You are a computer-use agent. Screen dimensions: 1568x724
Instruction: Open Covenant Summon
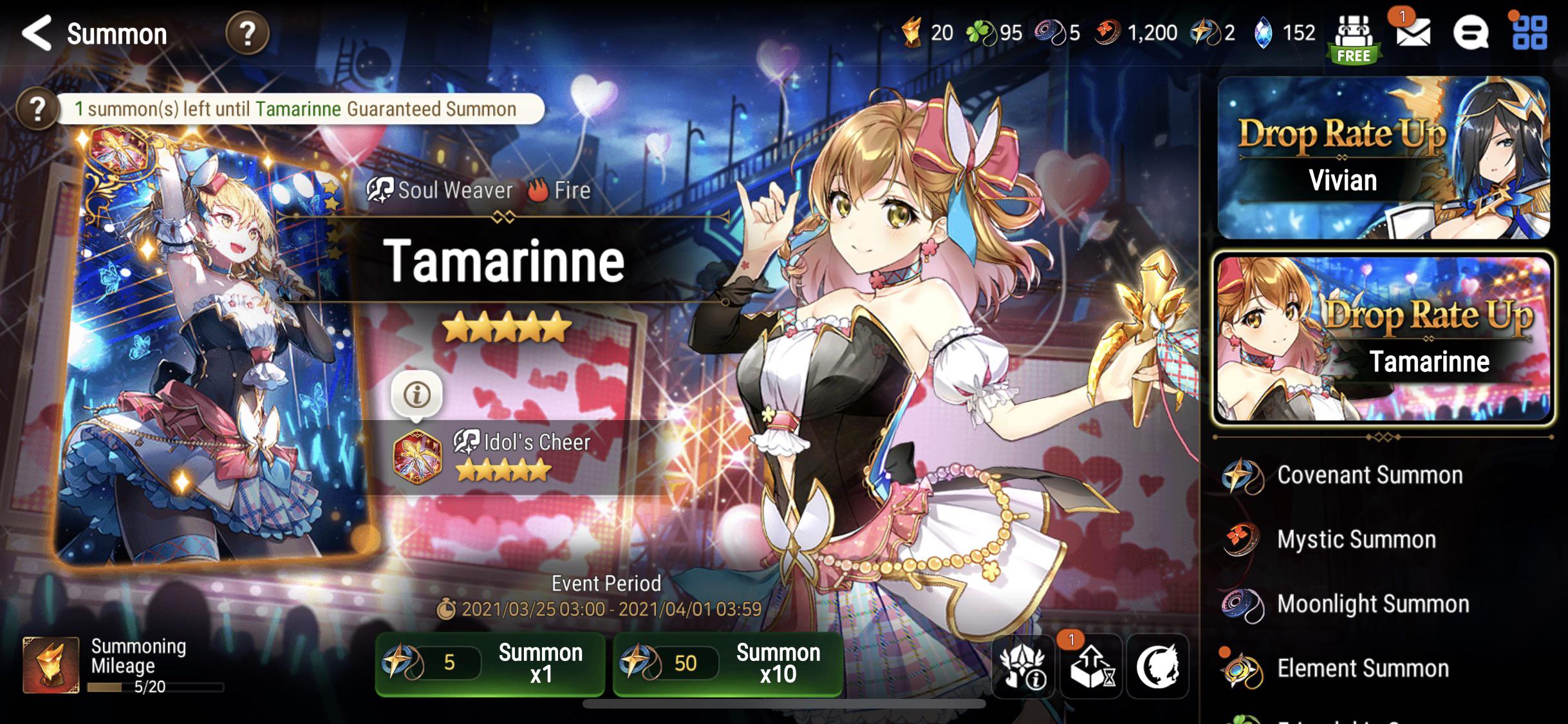pyautogui.click(x=1370, y=476)
